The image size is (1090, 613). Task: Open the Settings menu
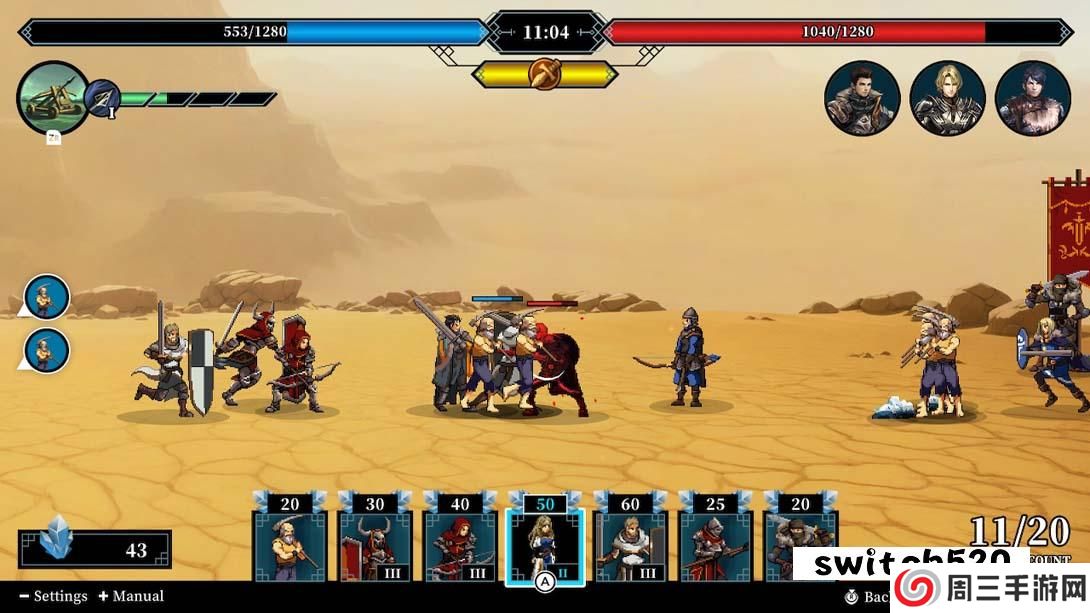[x=54, y=596]
